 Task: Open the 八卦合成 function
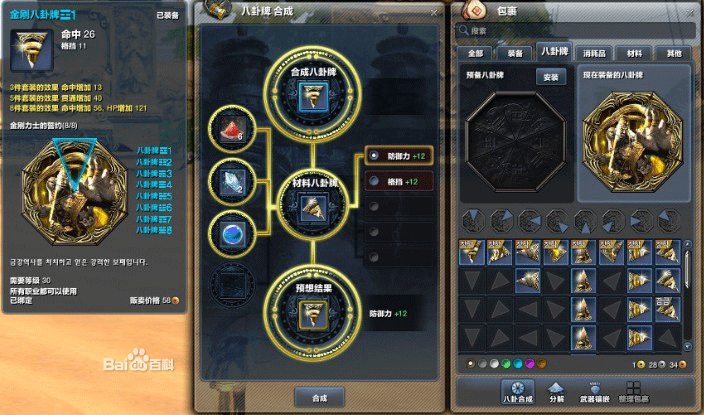click(517, 392)
